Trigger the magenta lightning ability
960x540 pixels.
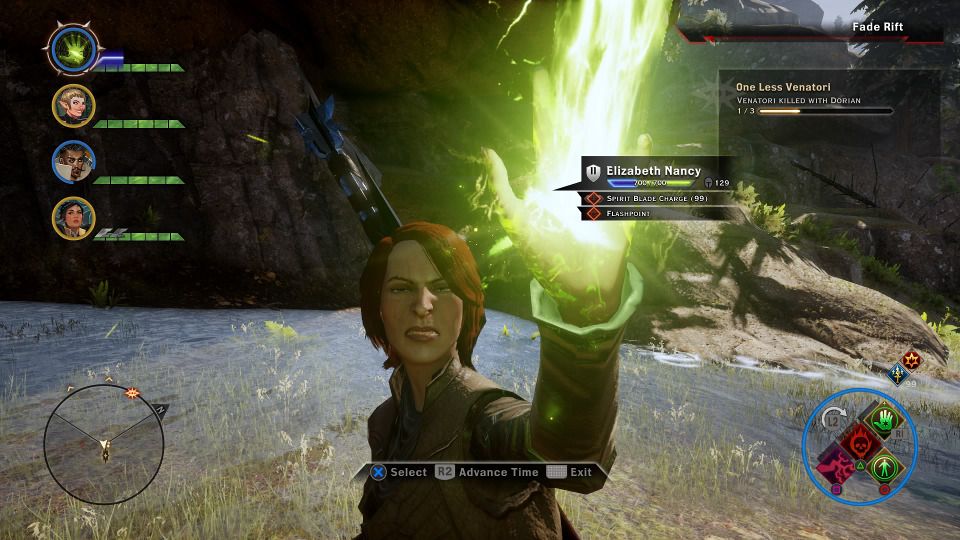point(835,466)
